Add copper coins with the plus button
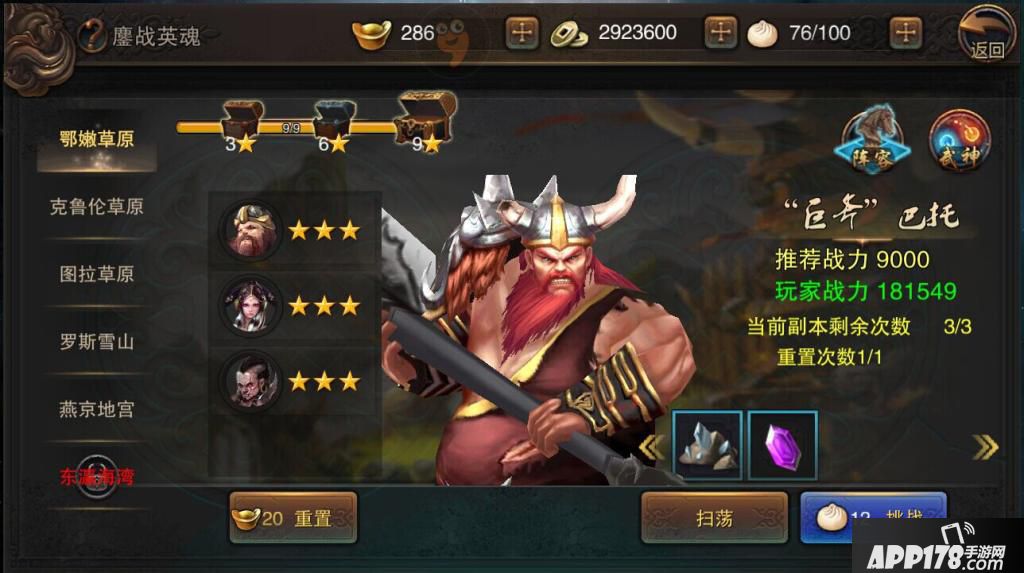This screenshot has height=573, width=1024. [x=720, y=33]
